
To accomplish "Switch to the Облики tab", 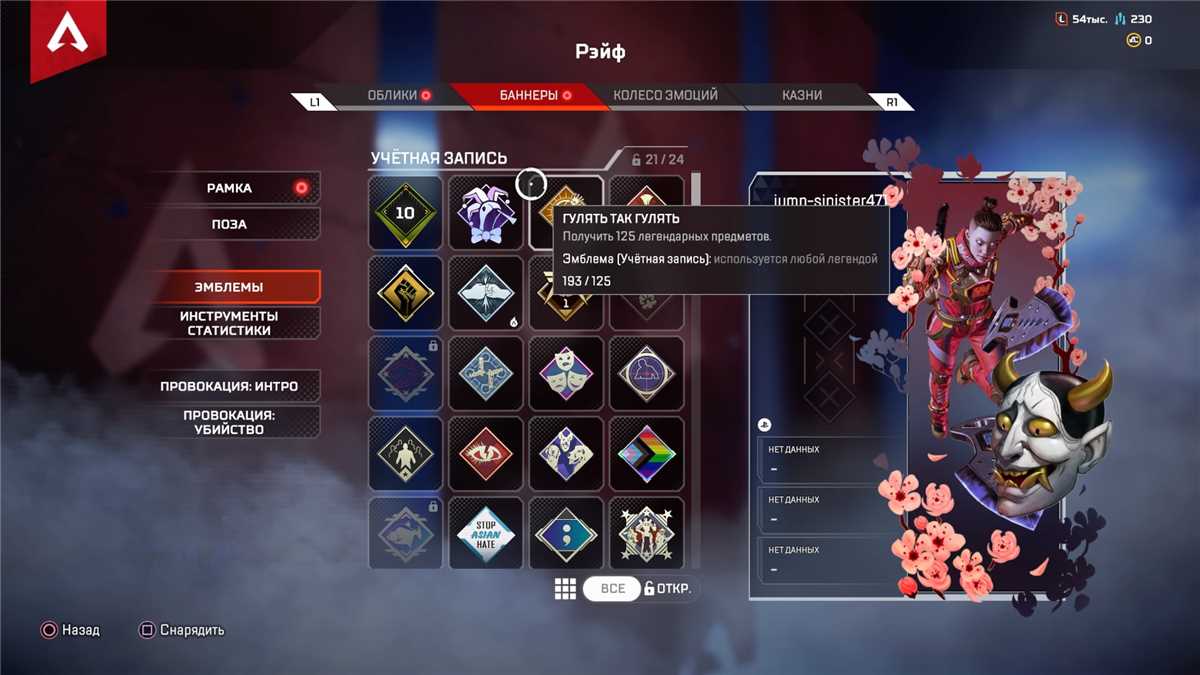I will (x=391, y=96).
